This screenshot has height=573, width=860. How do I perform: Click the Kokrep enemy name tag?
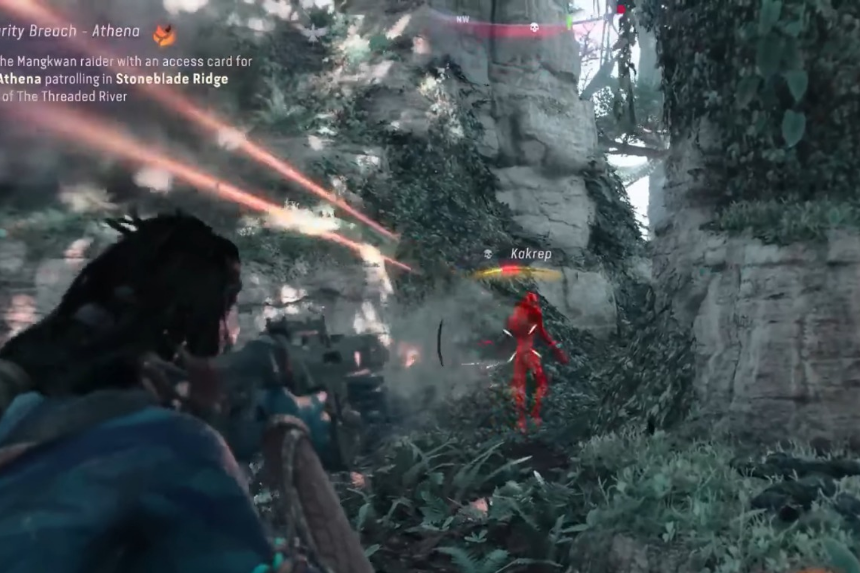tap(530, 254)
